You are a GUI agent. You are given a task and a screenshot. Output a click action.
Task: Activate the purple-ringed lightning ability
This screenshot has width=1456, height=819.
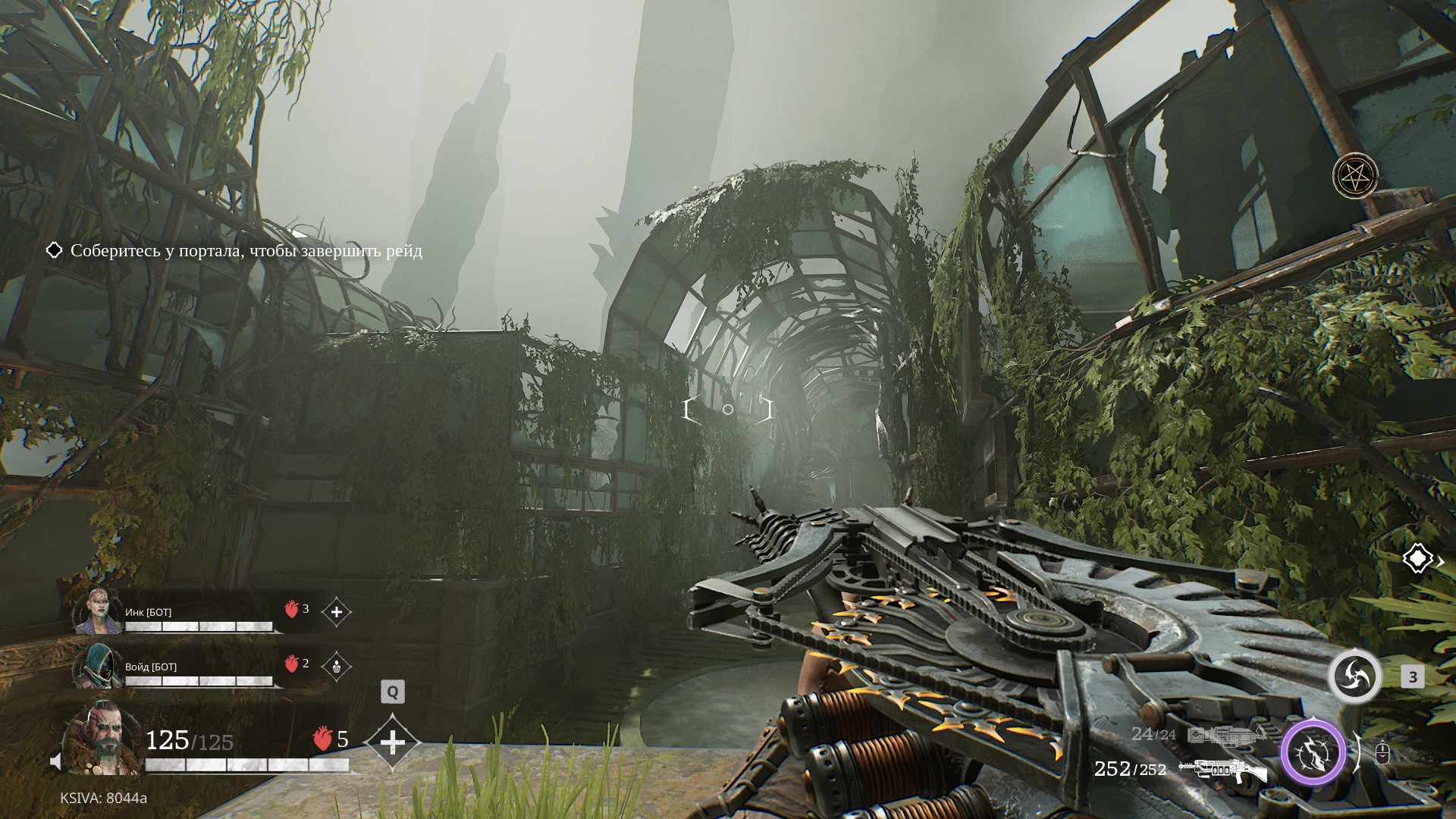coord(1313,753)
